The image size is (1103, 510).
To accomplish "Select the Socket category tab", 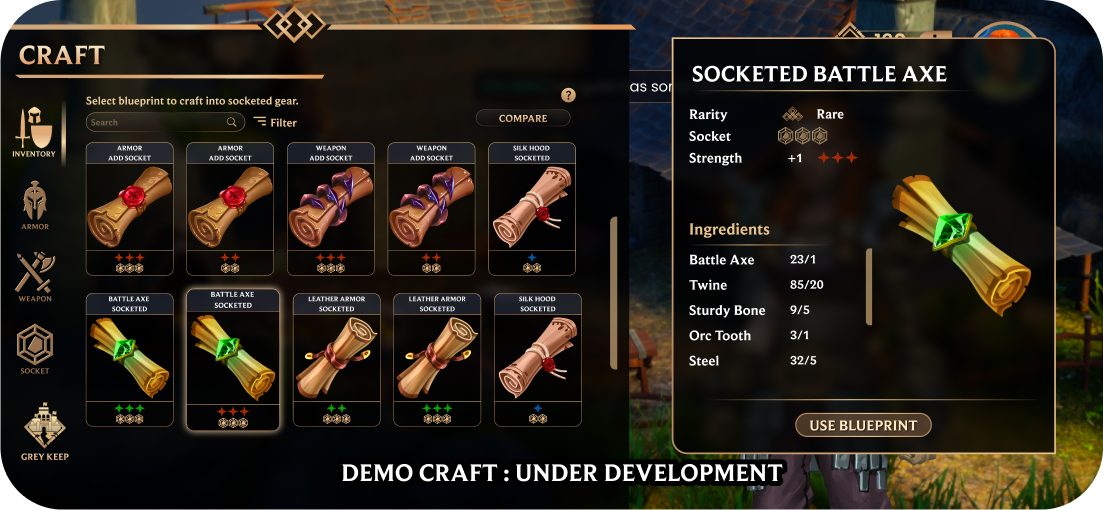I will pos(34,350).
